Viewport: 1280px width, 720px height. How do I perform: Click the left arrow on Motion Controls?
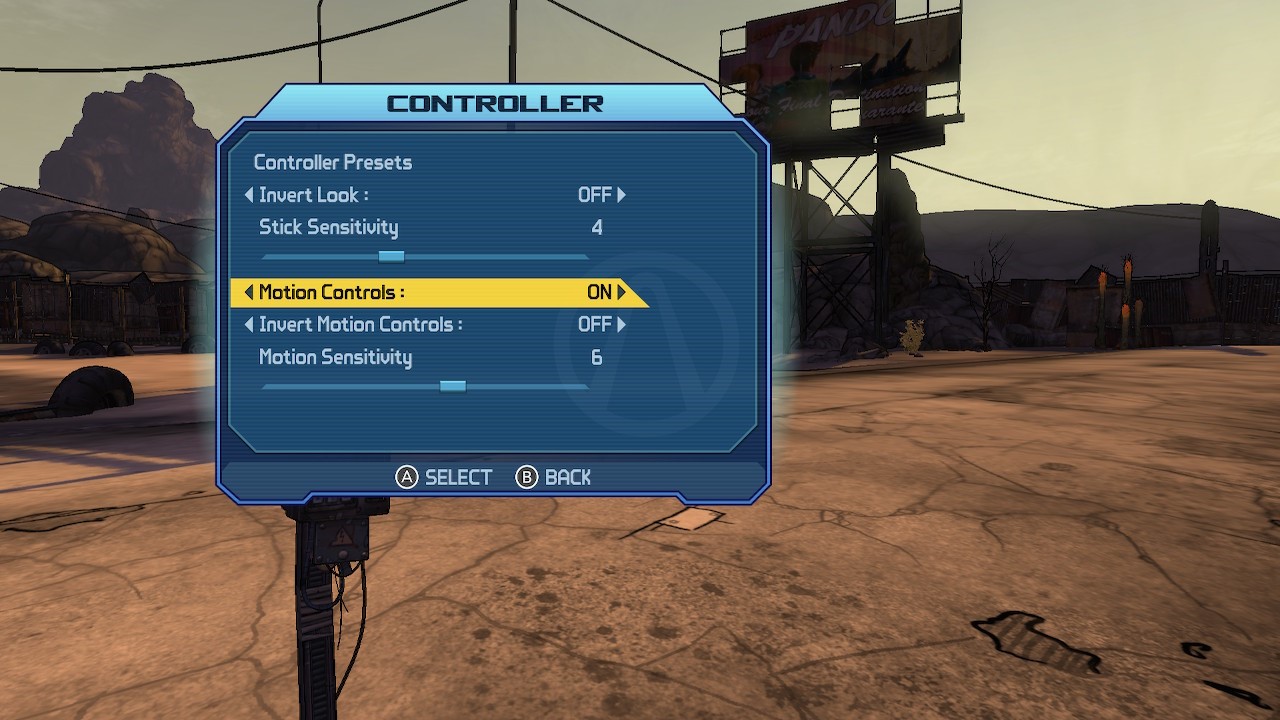249,292
